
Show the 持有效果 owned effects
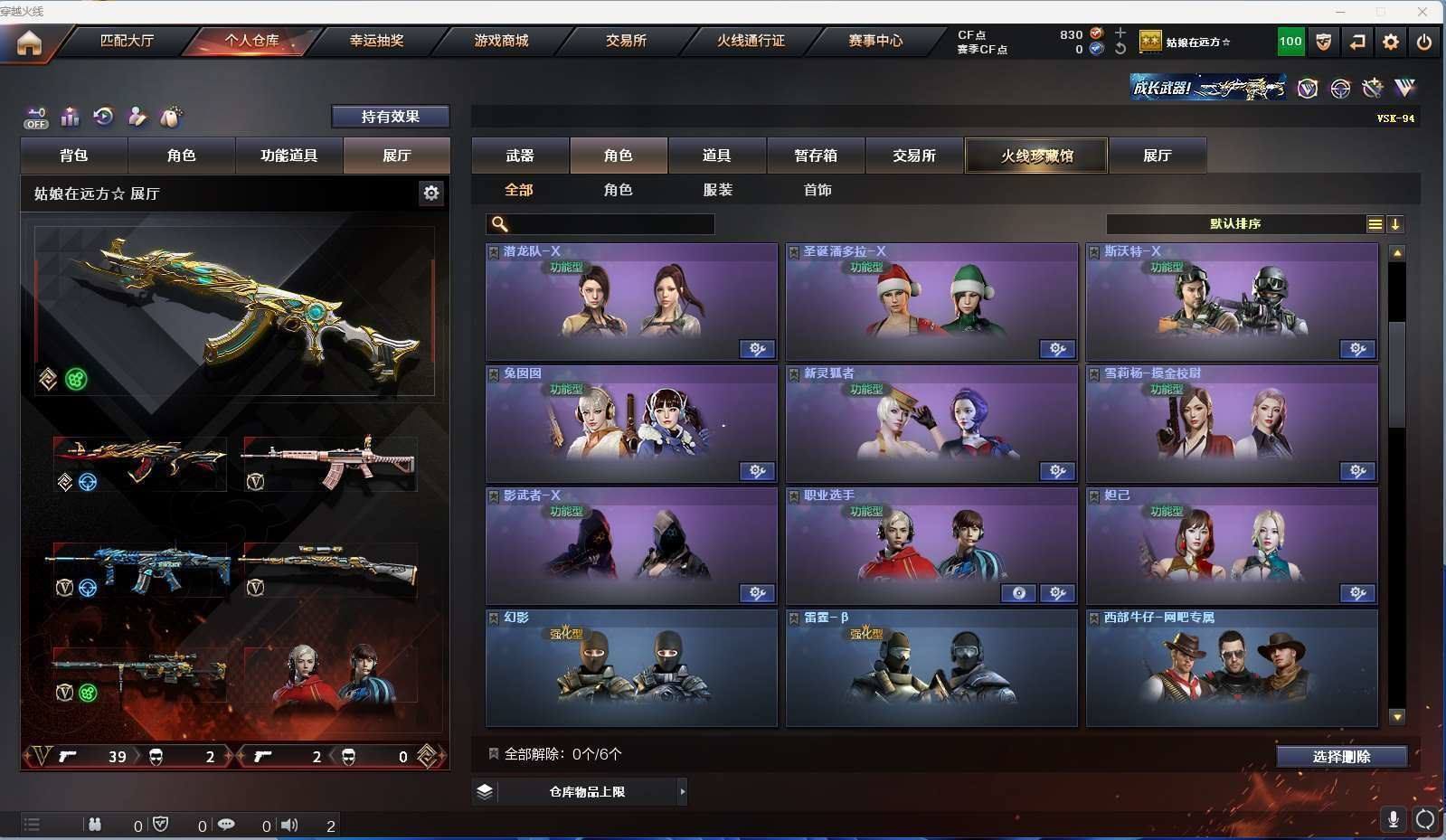click(x=390, y=117)
